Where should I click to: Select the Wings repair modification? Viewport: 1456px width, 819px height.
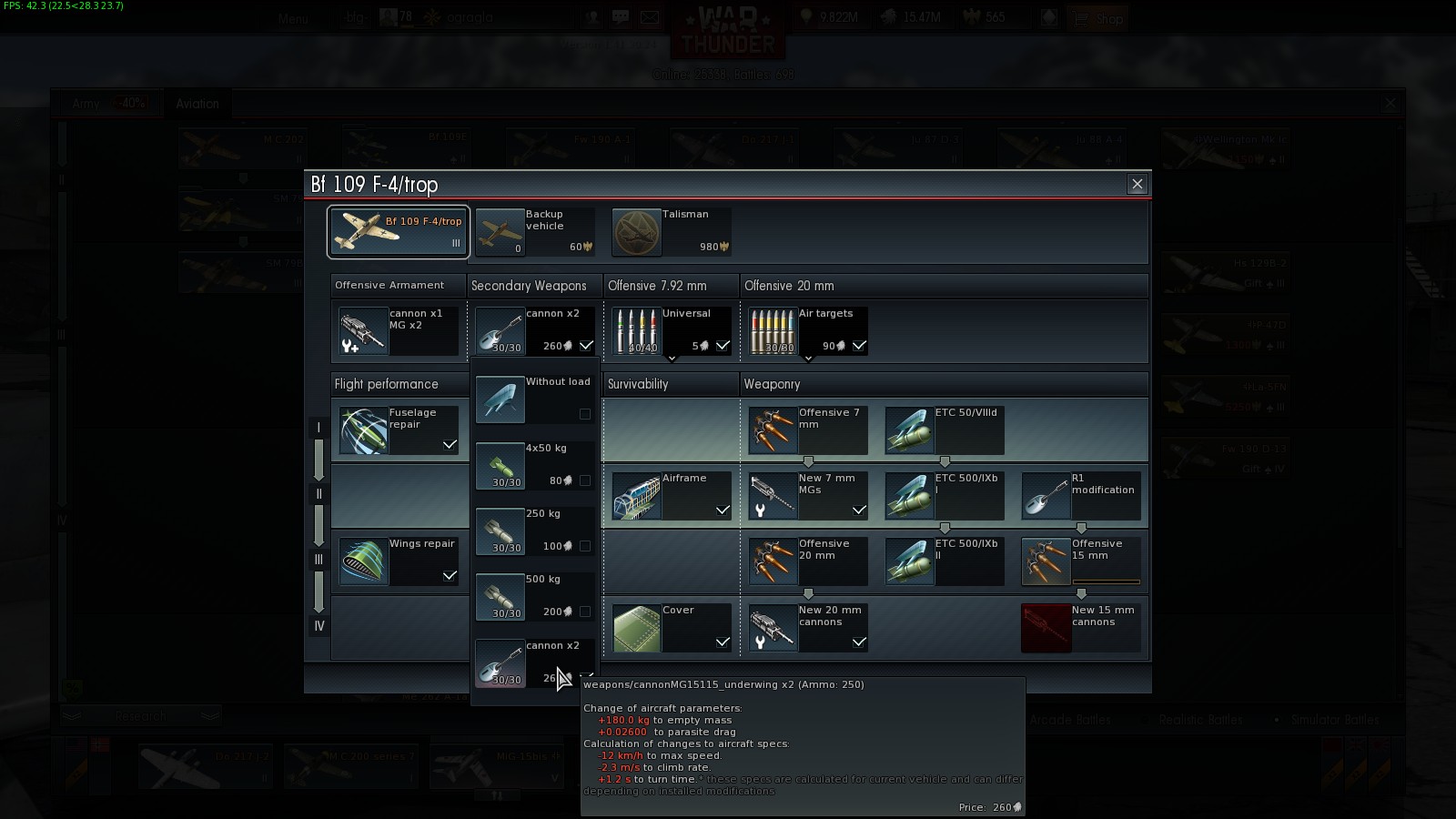pos(398,561)
